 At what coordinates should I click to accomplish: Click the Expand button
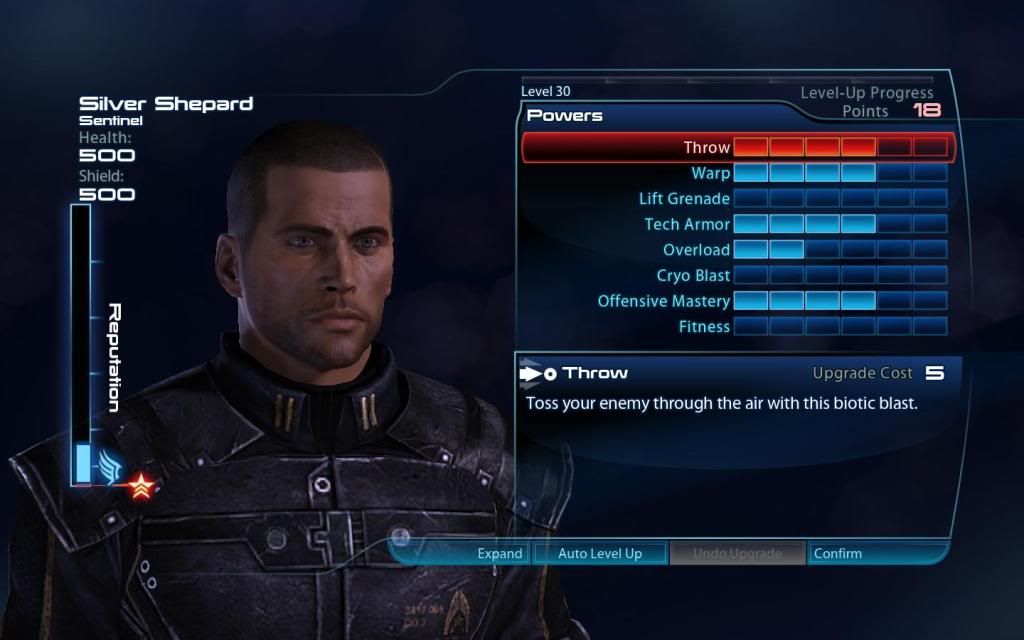point(499,553)
